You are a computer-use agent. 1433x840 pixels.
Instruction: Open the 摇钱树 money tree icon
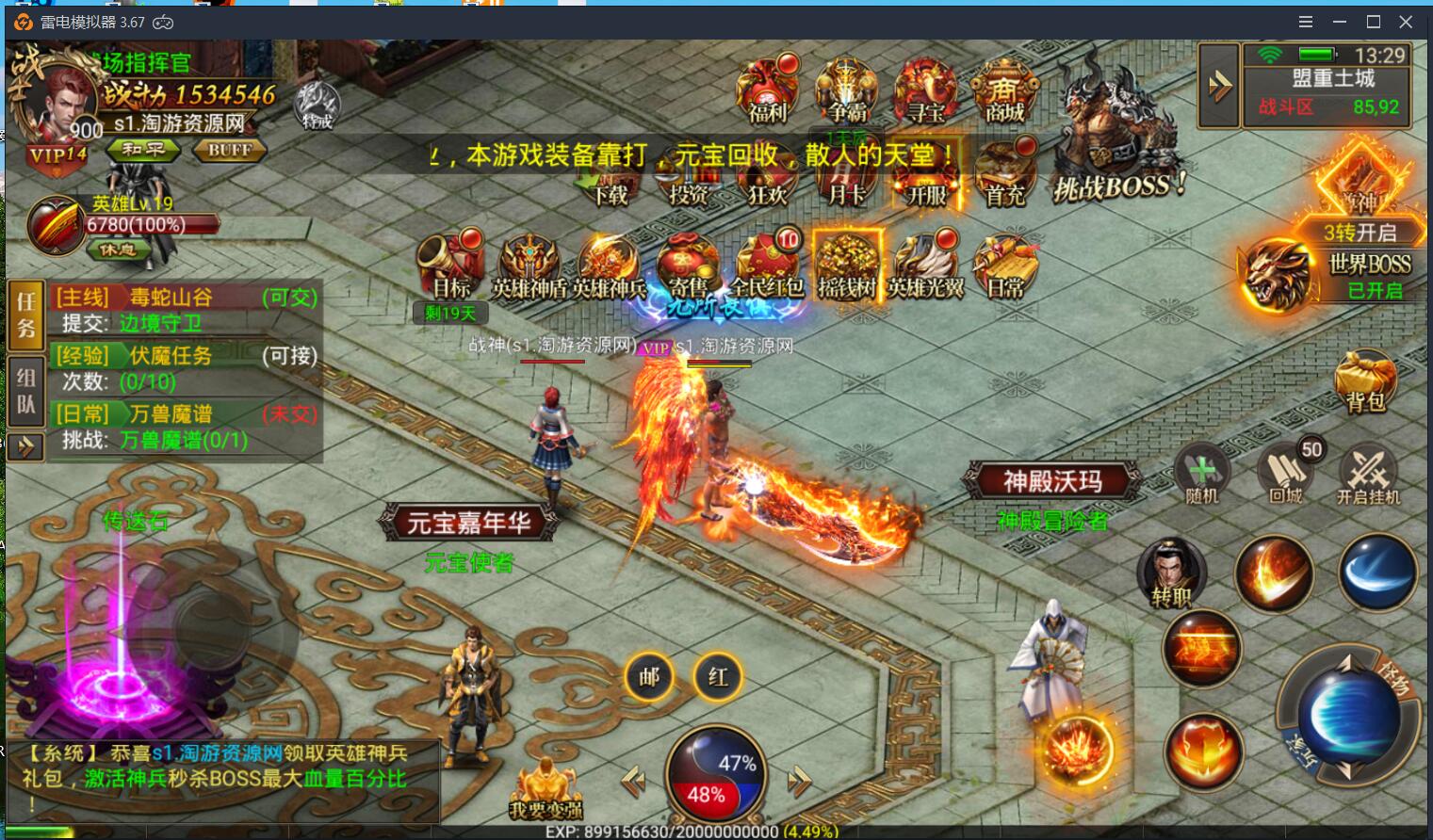(x=847, y=266)
